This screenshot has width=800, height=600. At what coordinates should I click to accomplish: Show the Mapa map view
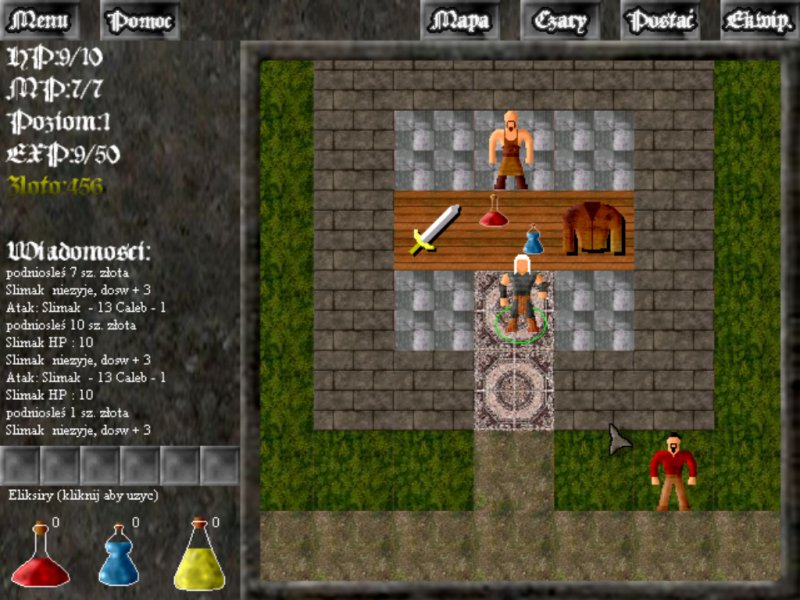pos(461,20)
